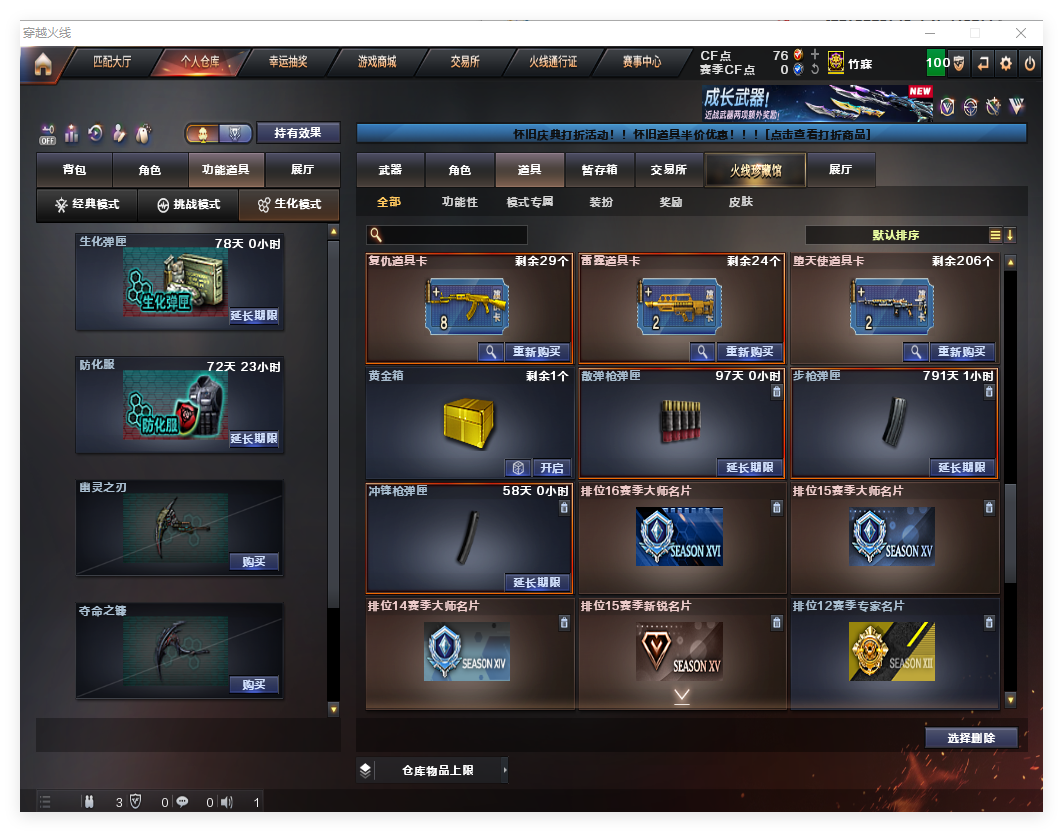Select the 经典模式 loadout tab
Viewport: 1063px width, 832px height.
tap(87, 204)
